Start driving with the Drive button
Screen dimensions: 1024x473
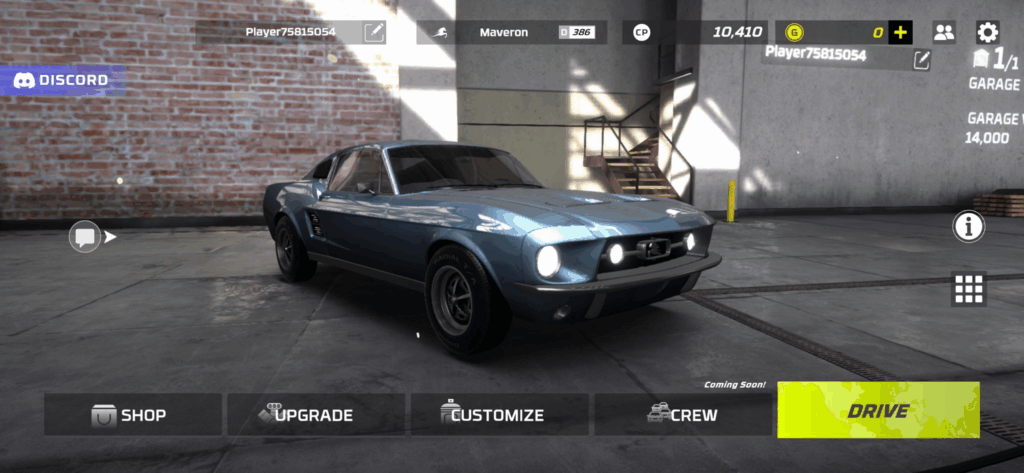878,410
